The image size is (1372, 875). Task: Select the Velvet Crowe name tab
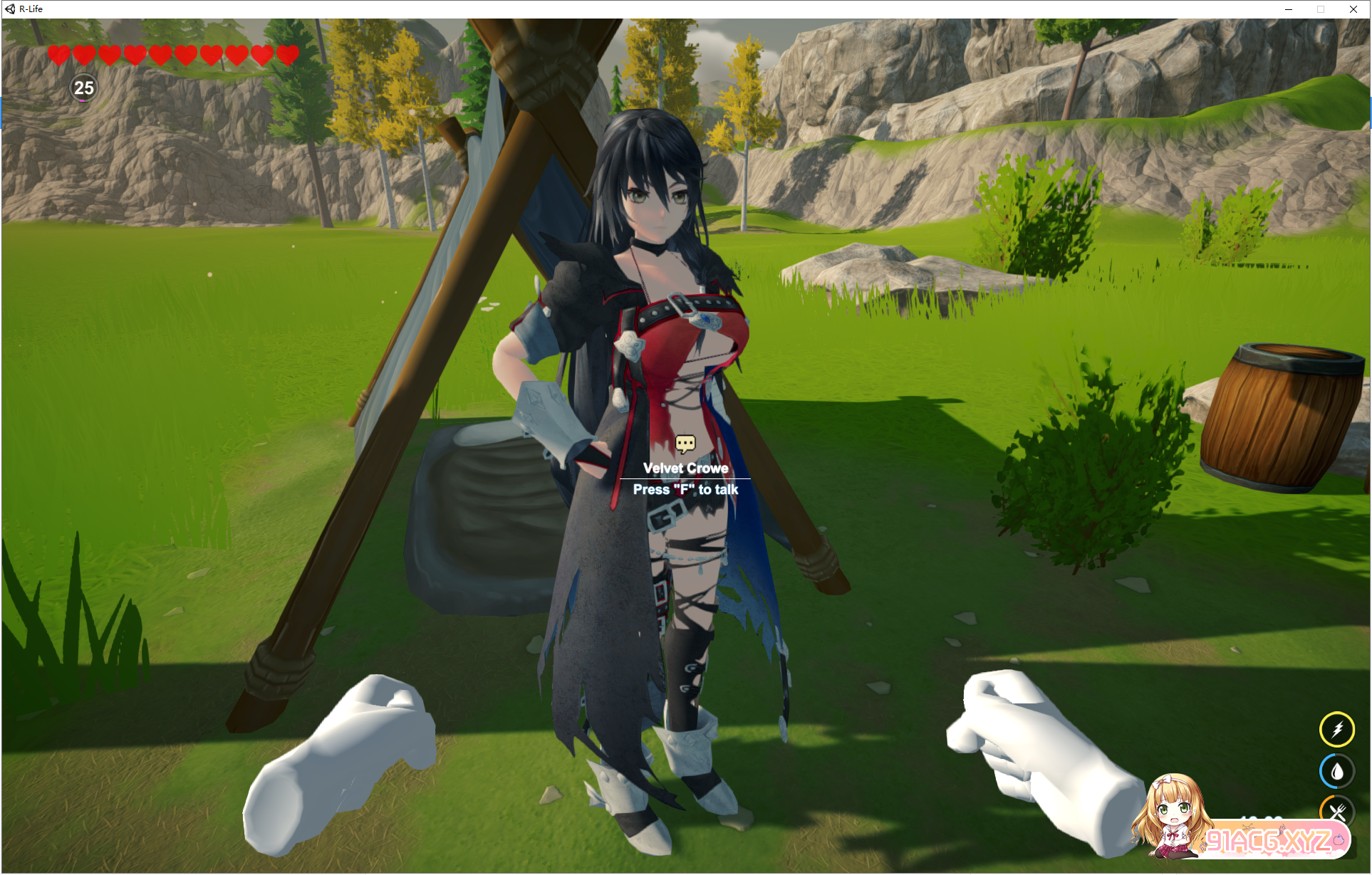coord(685,468)
